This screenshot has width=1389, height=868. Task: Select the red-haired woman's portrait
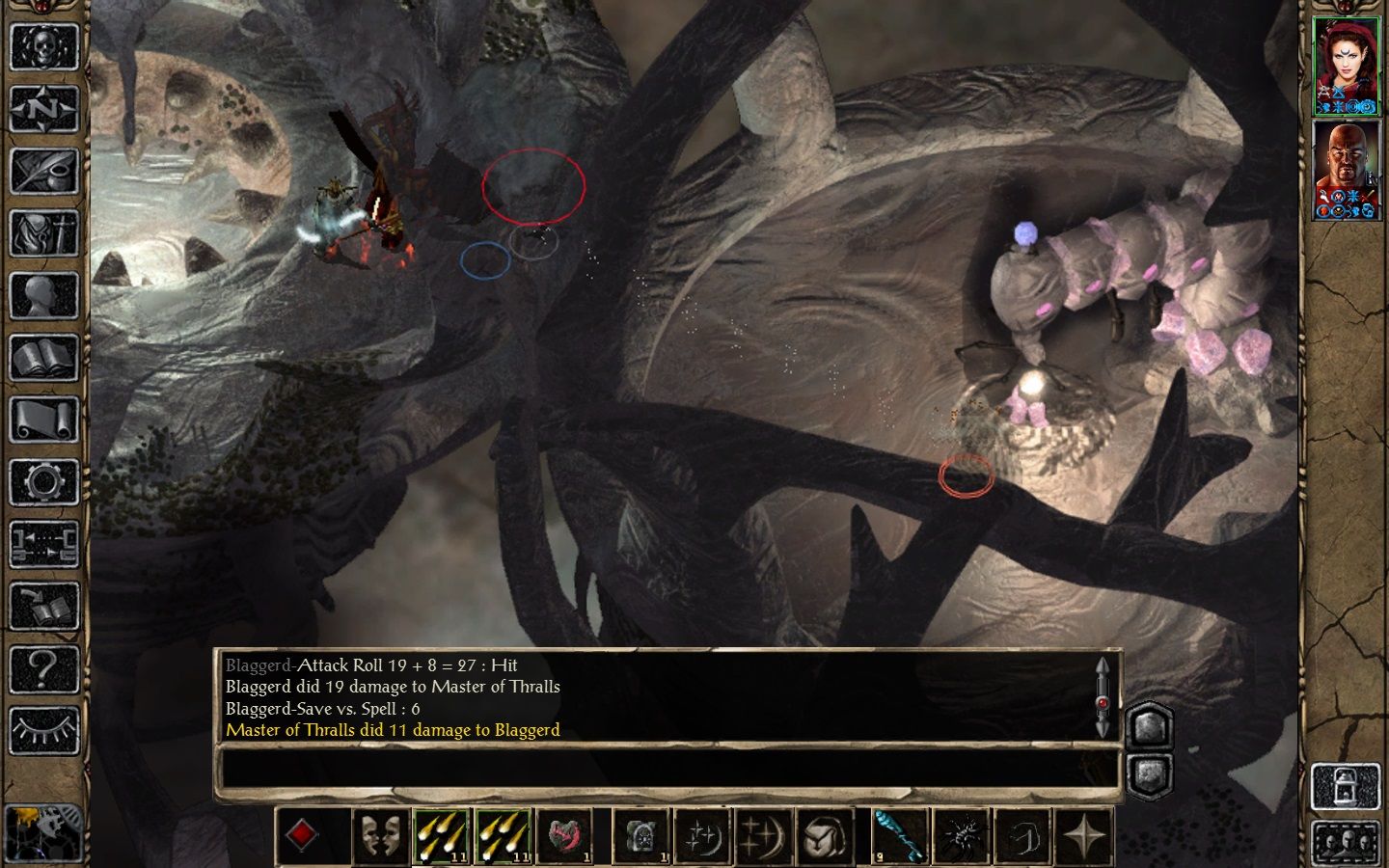(1347, 66)
